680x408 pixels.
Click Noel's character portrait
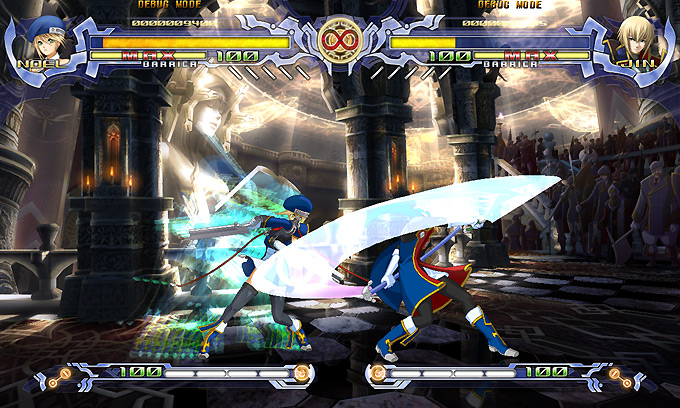[x=42, y=39]
